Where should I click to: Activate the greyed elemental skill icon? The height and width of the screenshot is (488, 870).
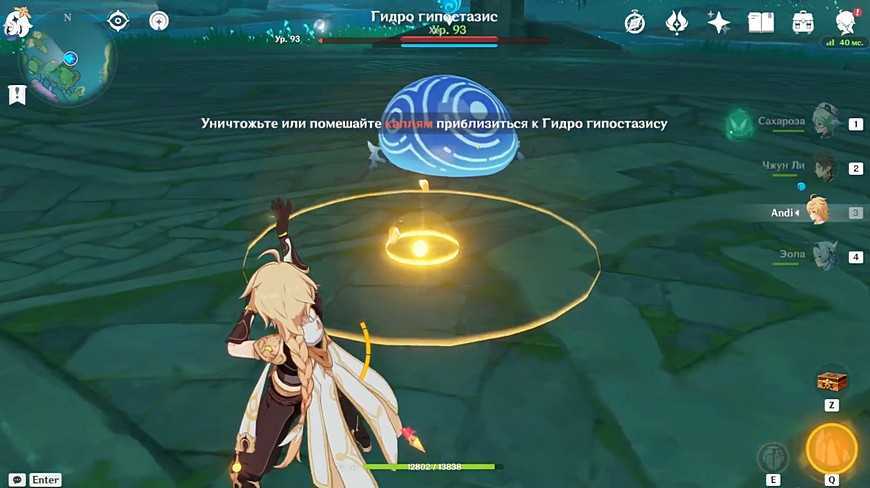coord(773,457)
